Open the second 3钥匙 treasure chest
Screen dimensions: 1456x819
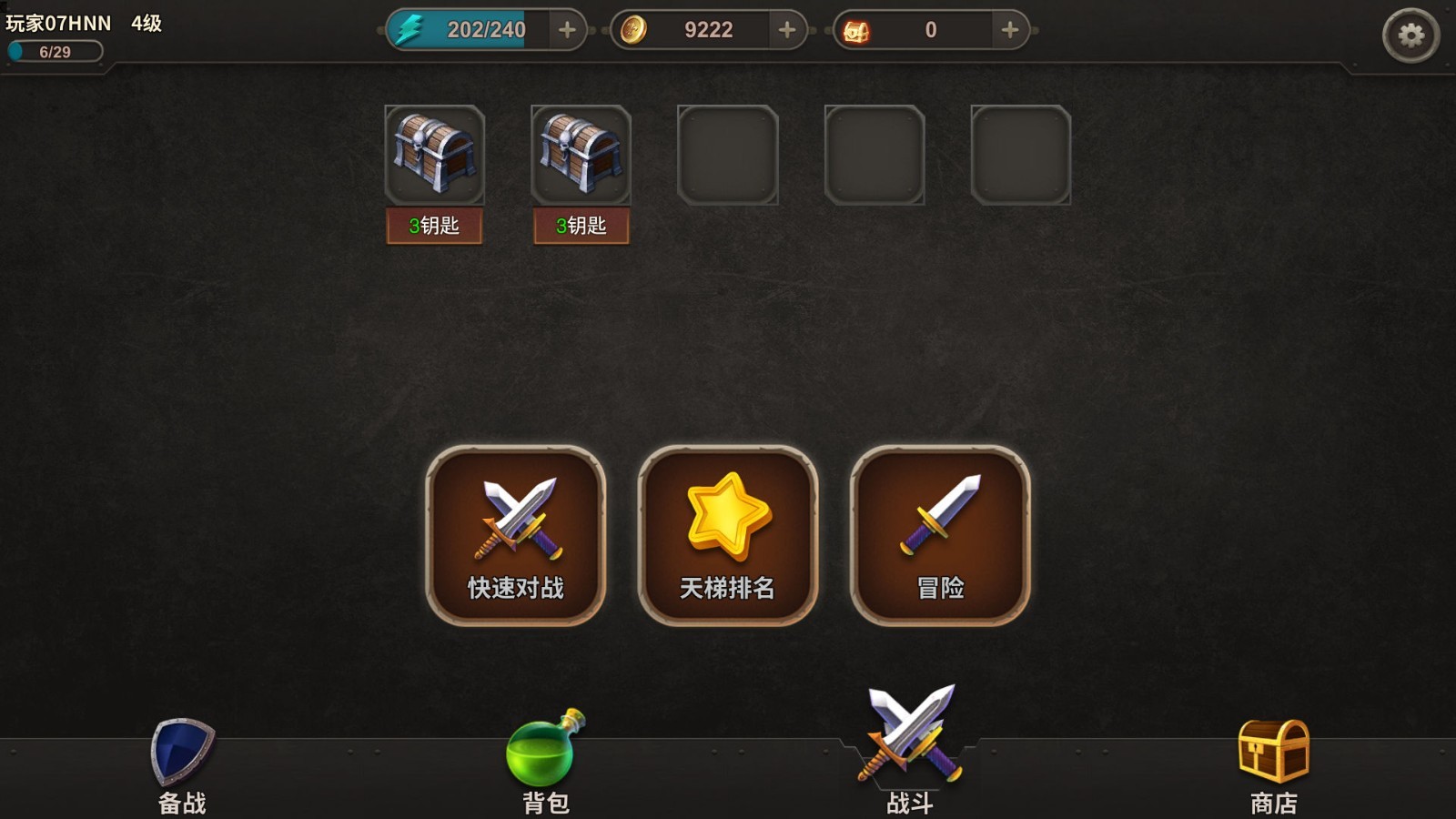pyautogui.click(x=581, y=157)
